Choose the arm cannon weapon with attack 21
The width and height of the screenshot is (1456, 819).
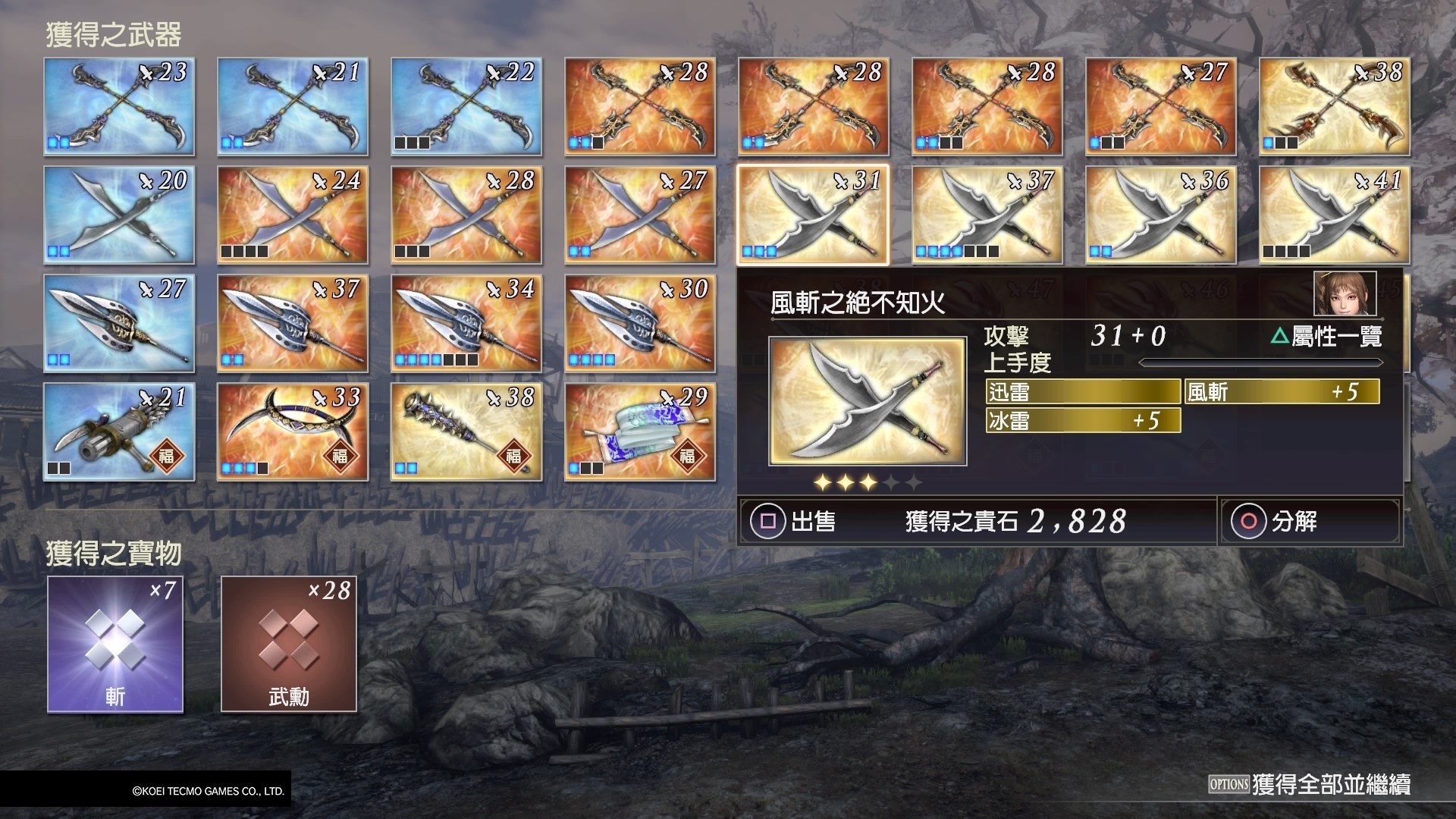119,431
